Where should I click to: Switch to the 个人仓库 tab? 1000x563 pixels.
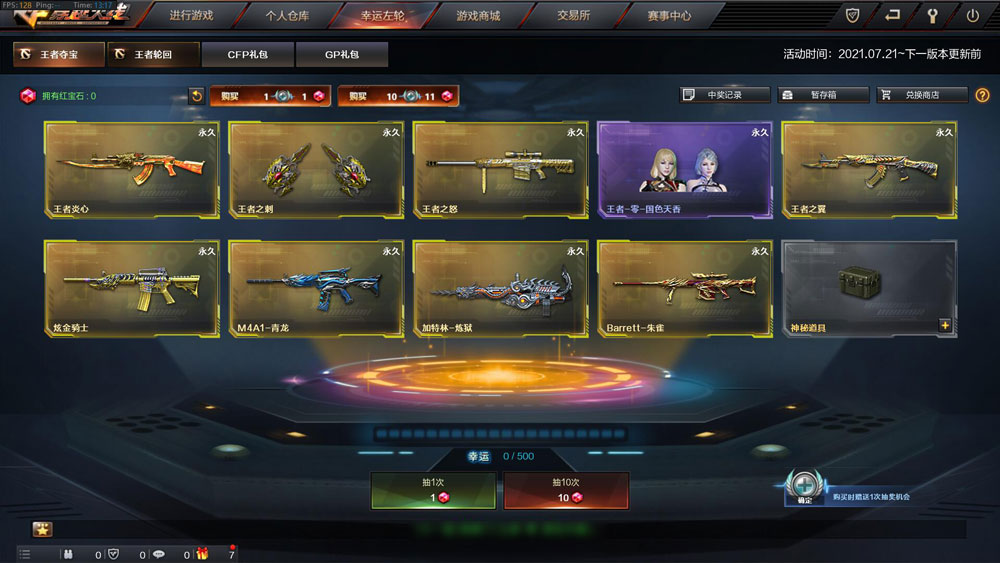[x=286, y=16]
